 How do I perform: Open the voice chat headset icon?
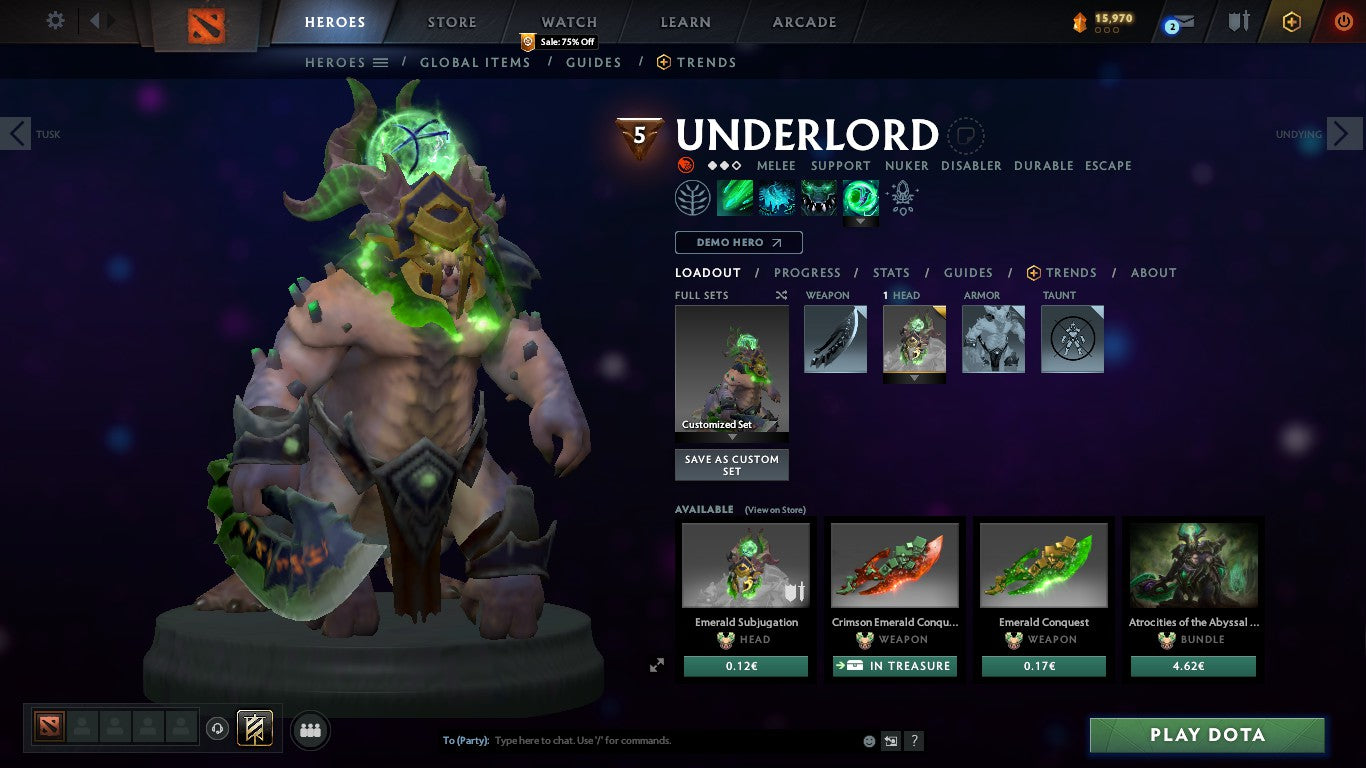coord(218,729)
